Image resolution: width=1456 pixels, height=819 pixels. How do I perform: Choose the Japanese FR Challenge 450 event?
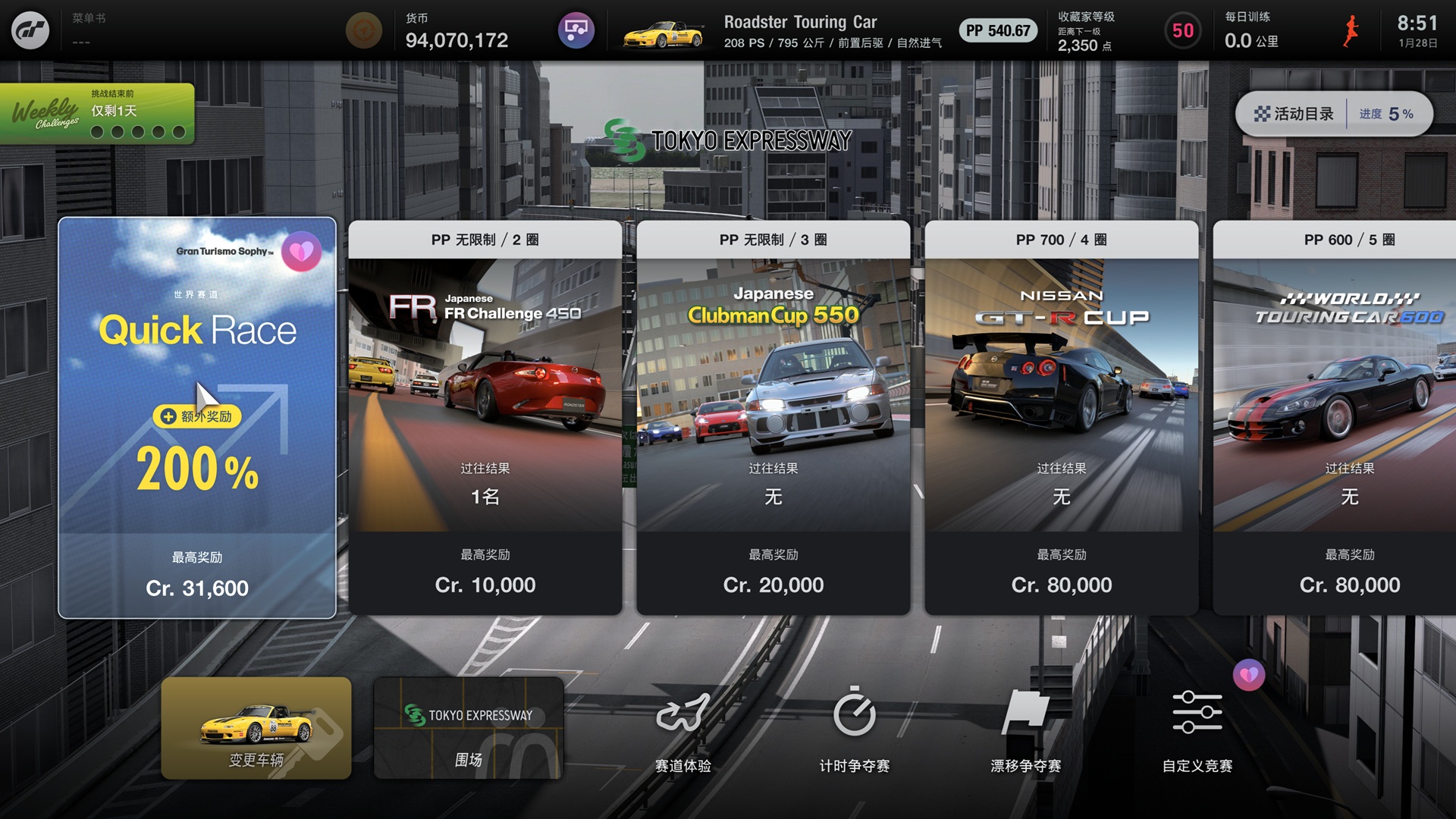[x=485, y=417]
